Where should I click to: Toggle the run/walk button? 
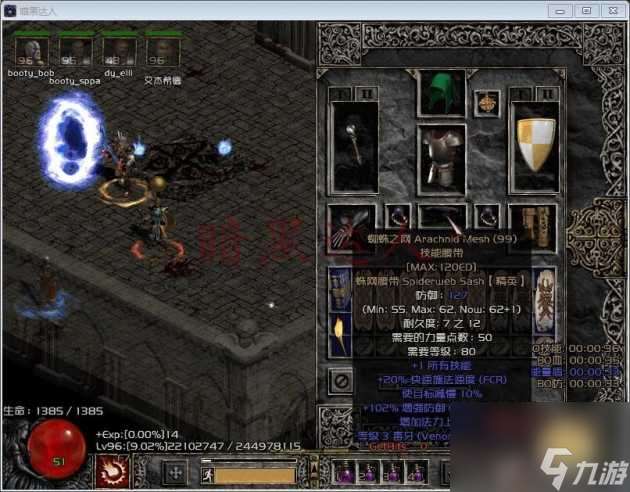(207, 474)
